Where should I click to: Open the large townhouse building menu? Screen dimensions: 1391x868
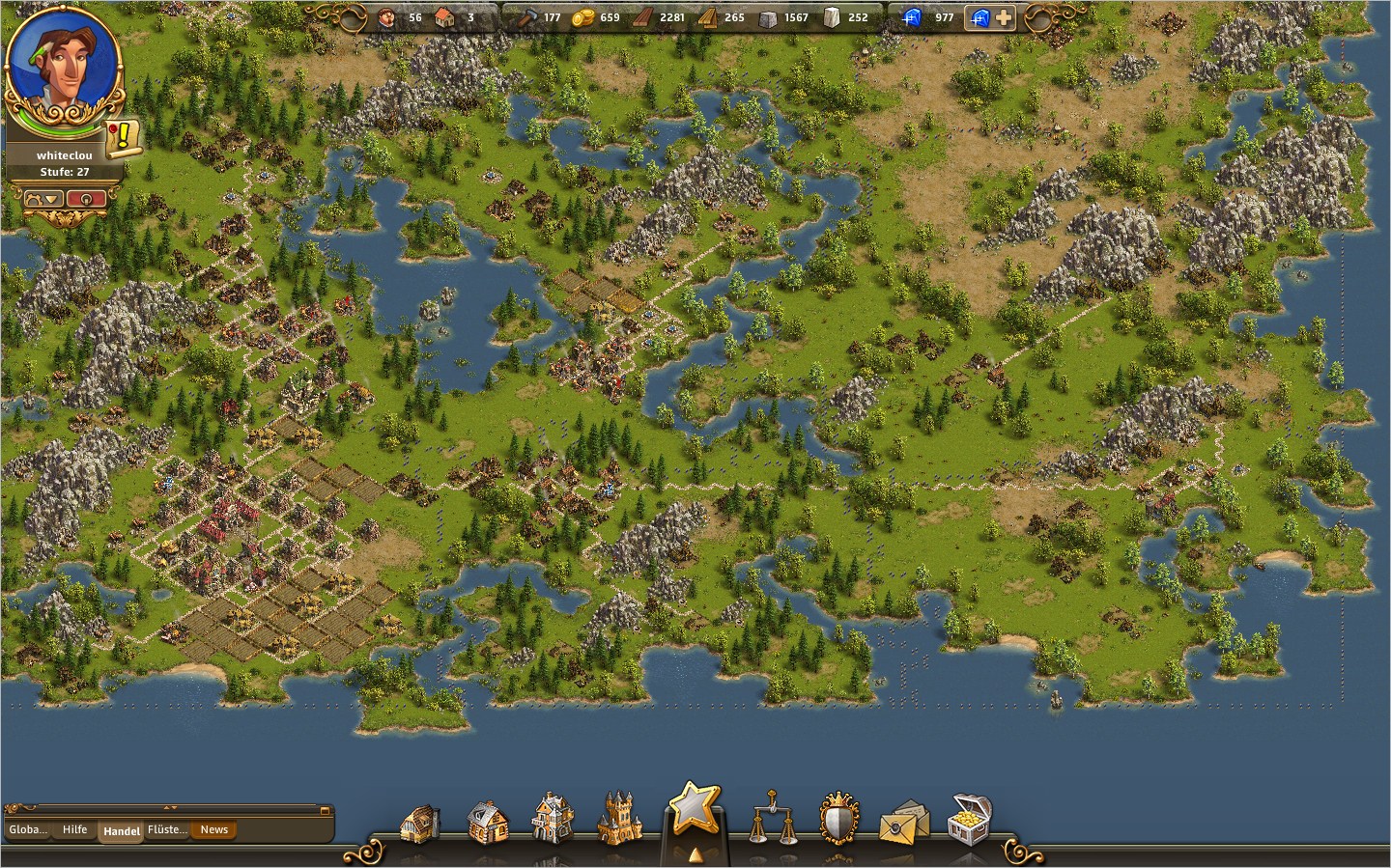[x=553, y=819]
